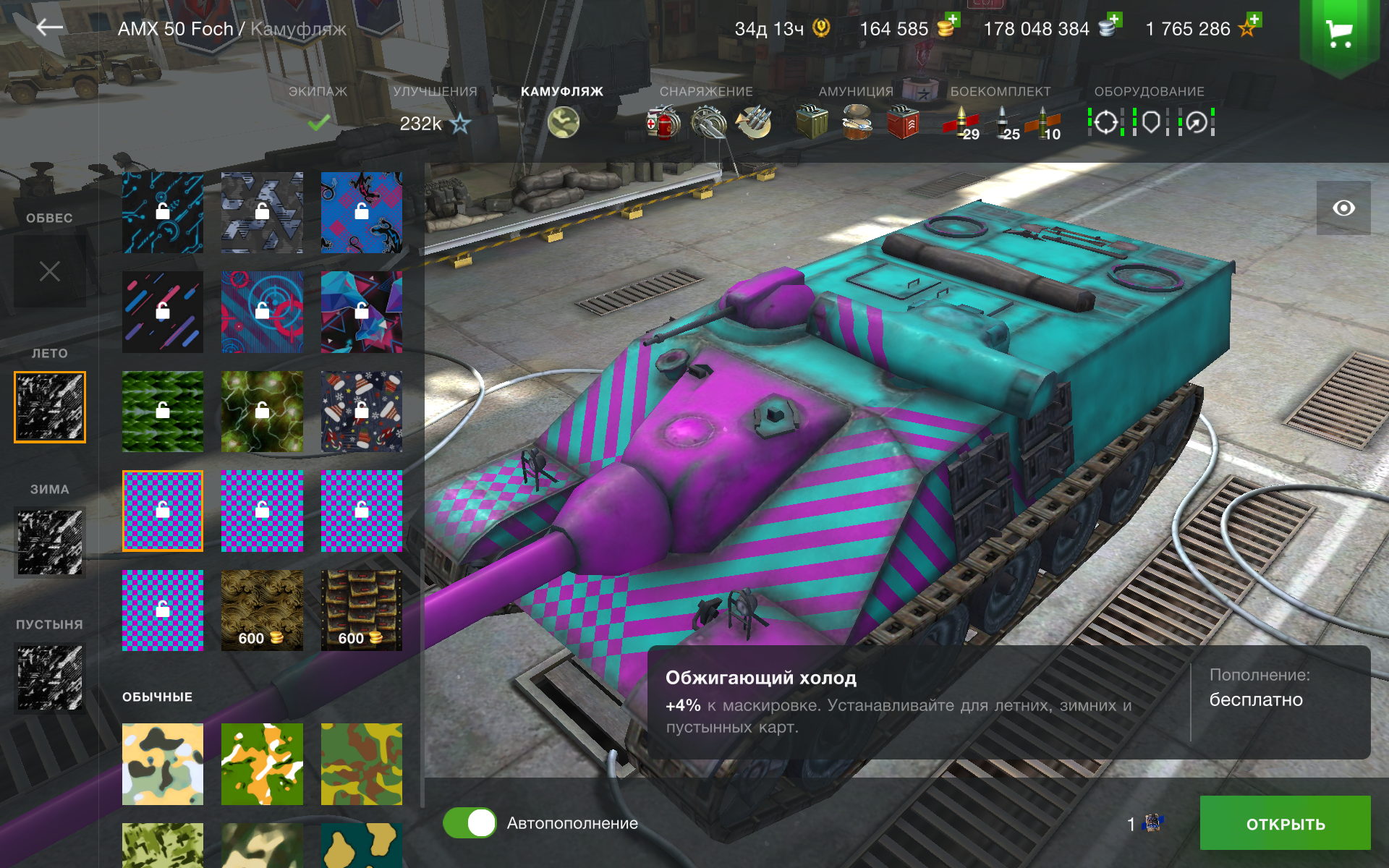1389x868 pixels.
Task: Toggle the Автопополнение switch
Action: [x=470, y=823]
